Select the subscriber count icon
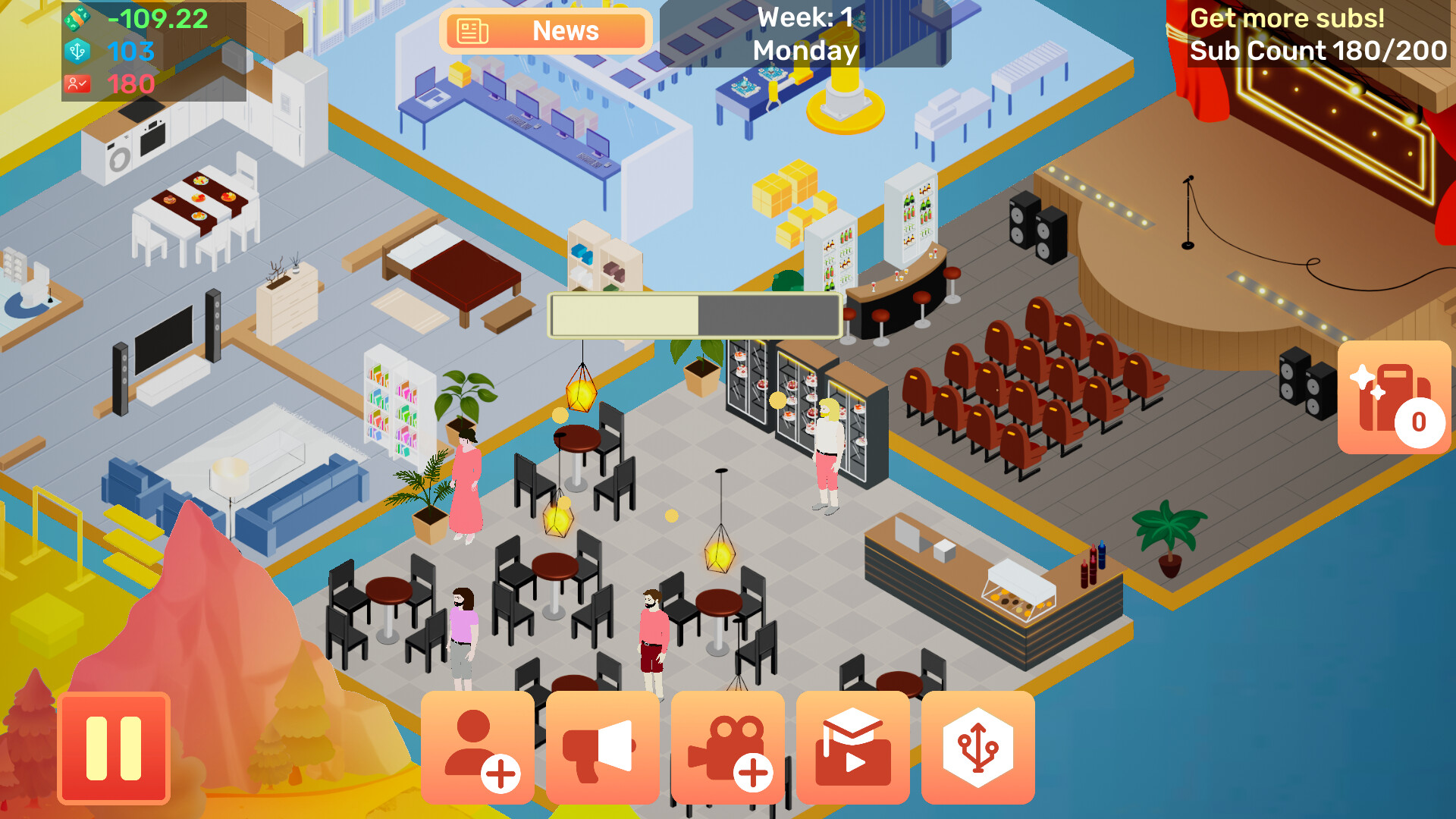Viewport: 1456px width, 819px height. (x=78, y=83)
